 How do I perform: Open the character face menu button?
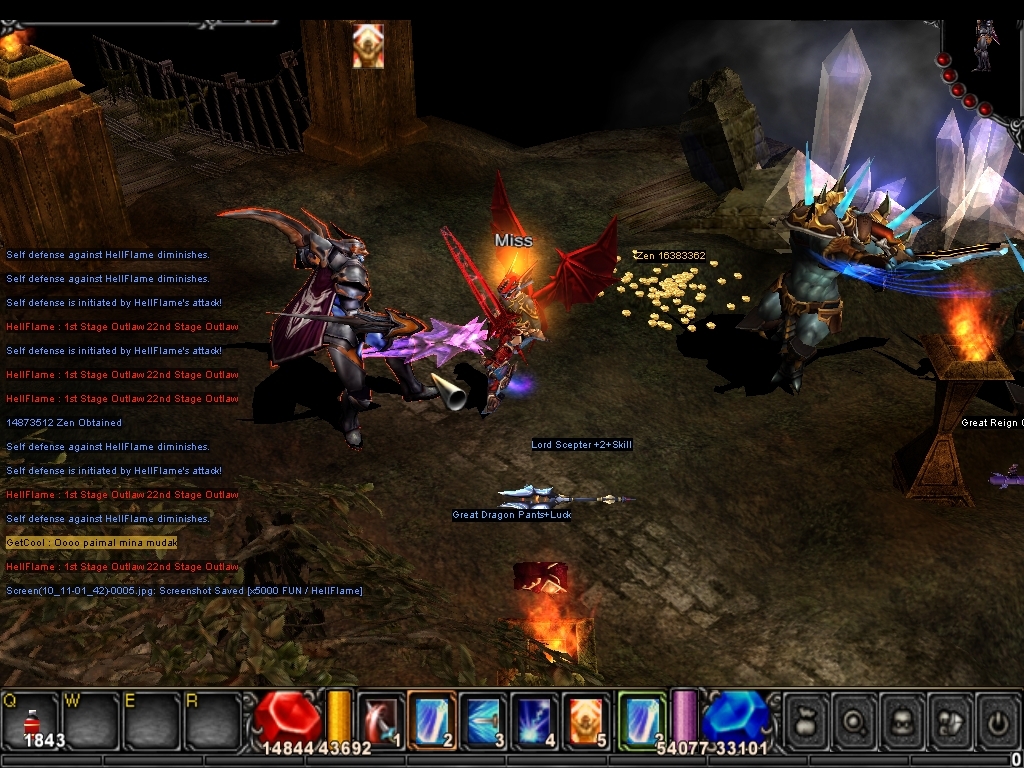coord(902,721)
